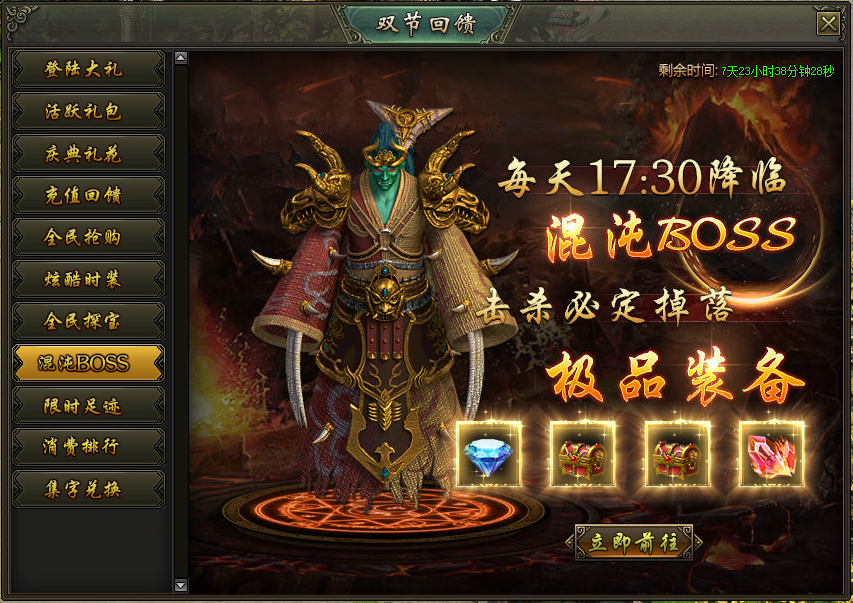
Task: Go to the 全民抢购 tab
Action: tap(88, 237)
